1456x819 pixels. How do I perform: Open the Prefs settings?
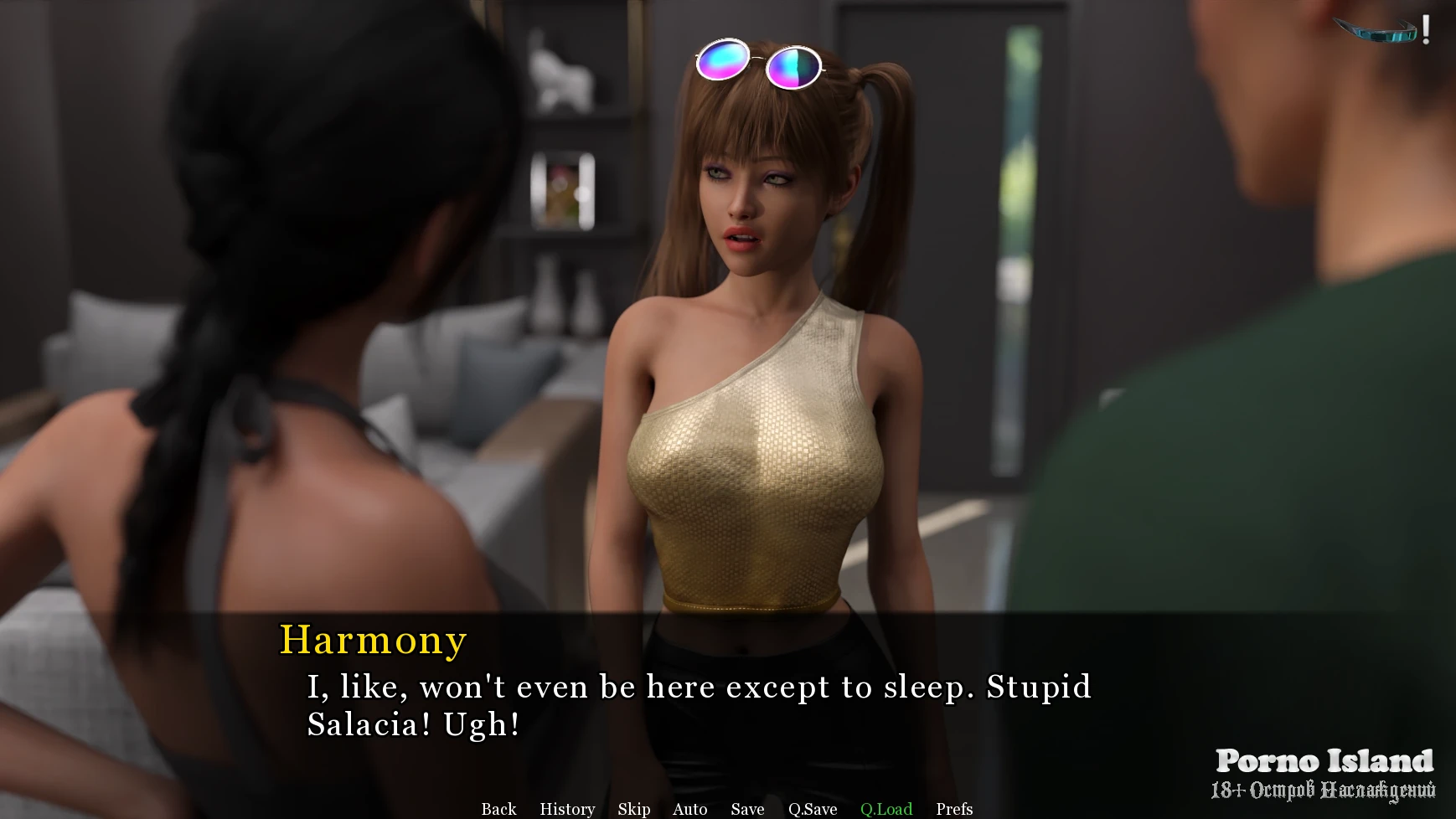[x=954, y=809]
